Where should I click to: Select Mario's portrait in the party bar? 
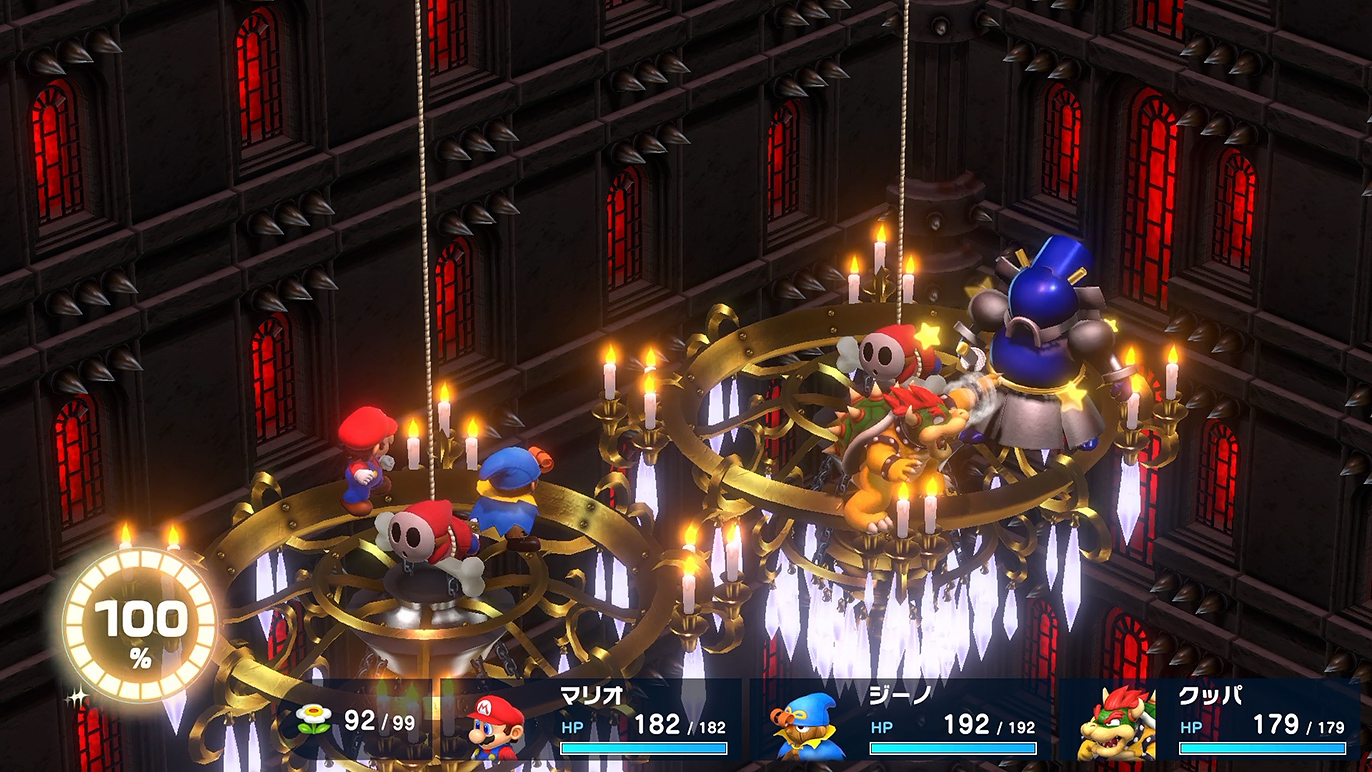(x=497, y=726)
